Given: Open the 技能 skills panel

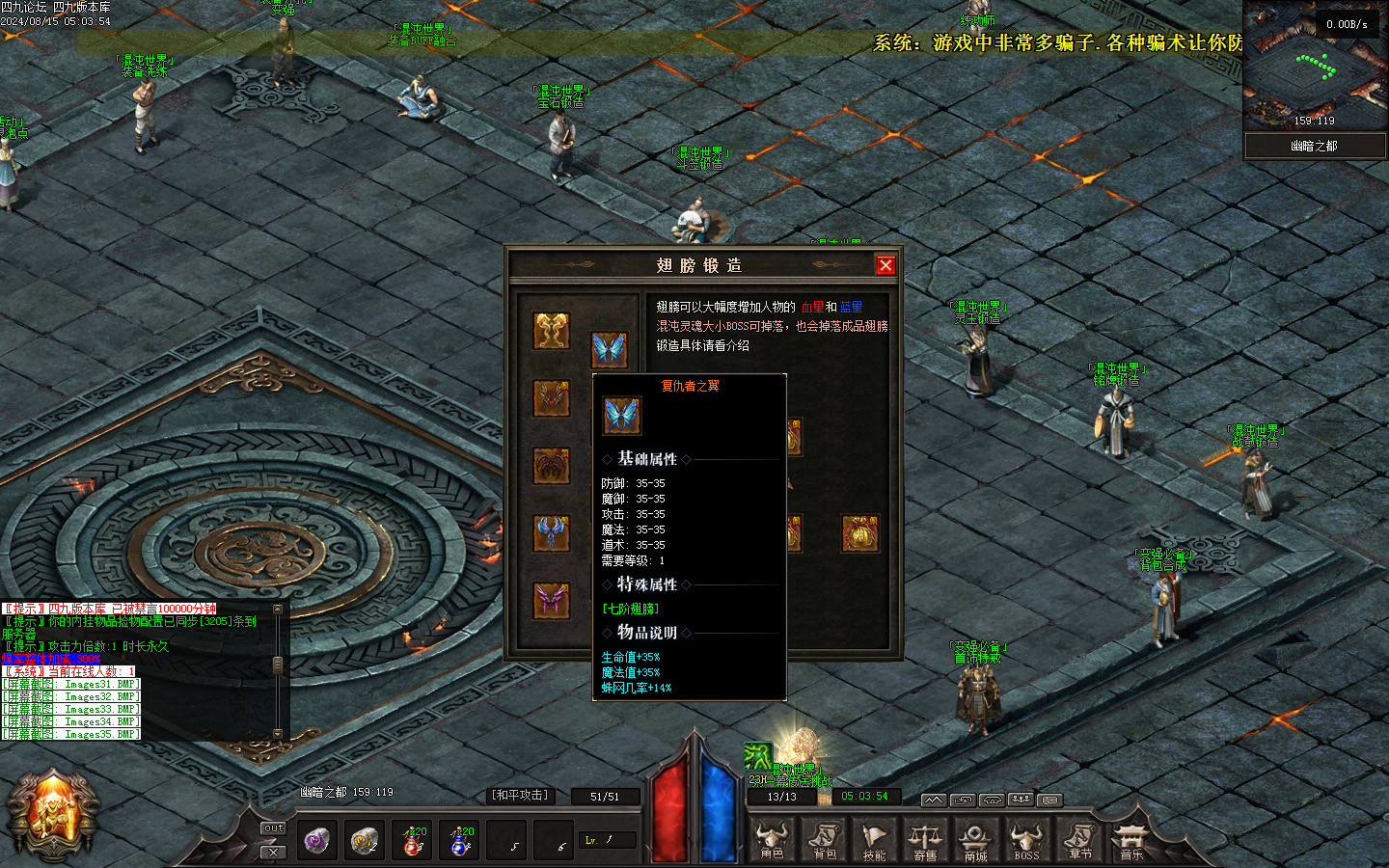Looking at the screenshot, I should click(874, 840).
